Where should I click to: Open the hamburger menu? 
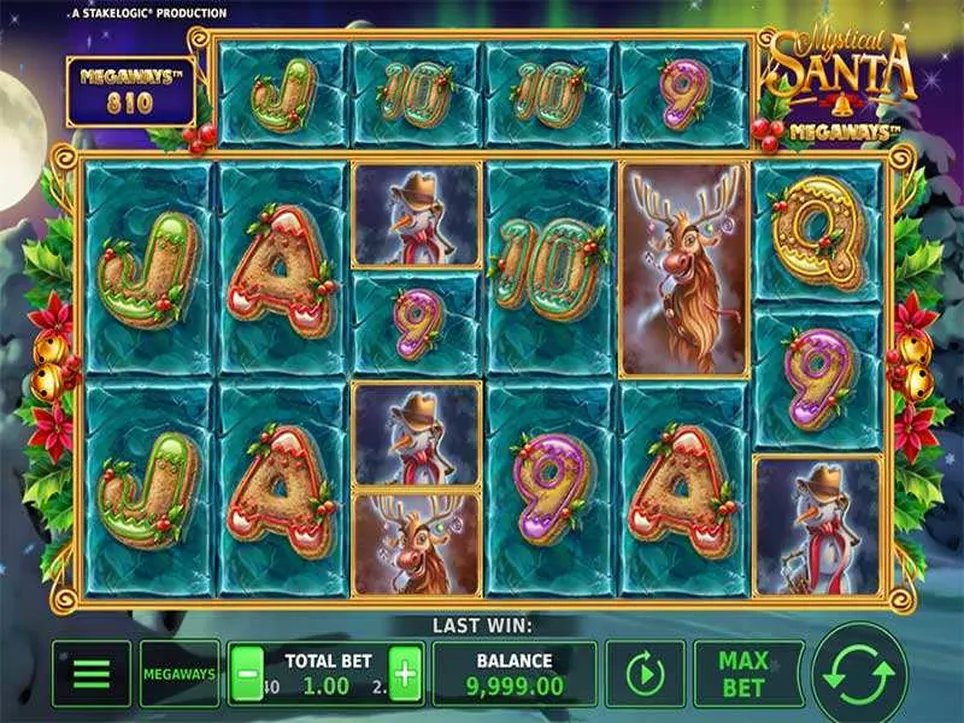91,674
